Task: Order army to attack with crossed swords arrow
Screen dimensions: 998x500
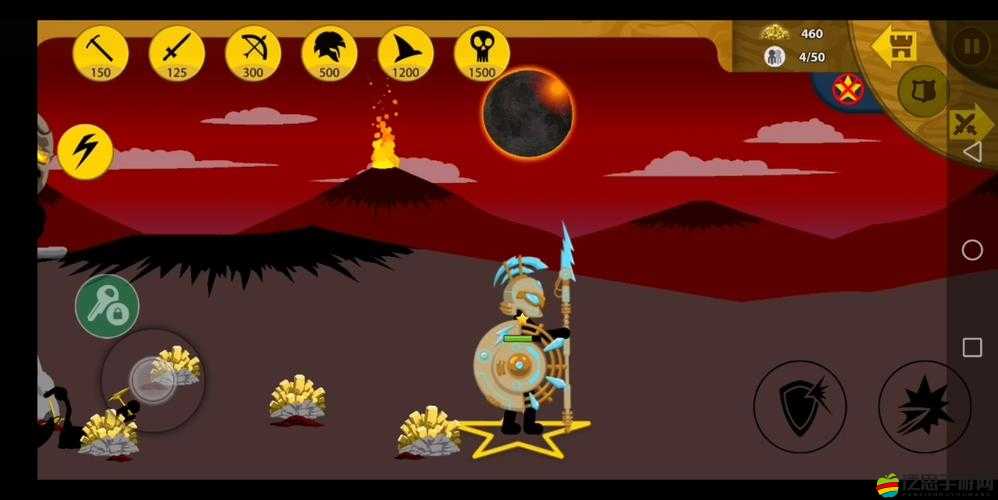Action: tap(967, 126)
